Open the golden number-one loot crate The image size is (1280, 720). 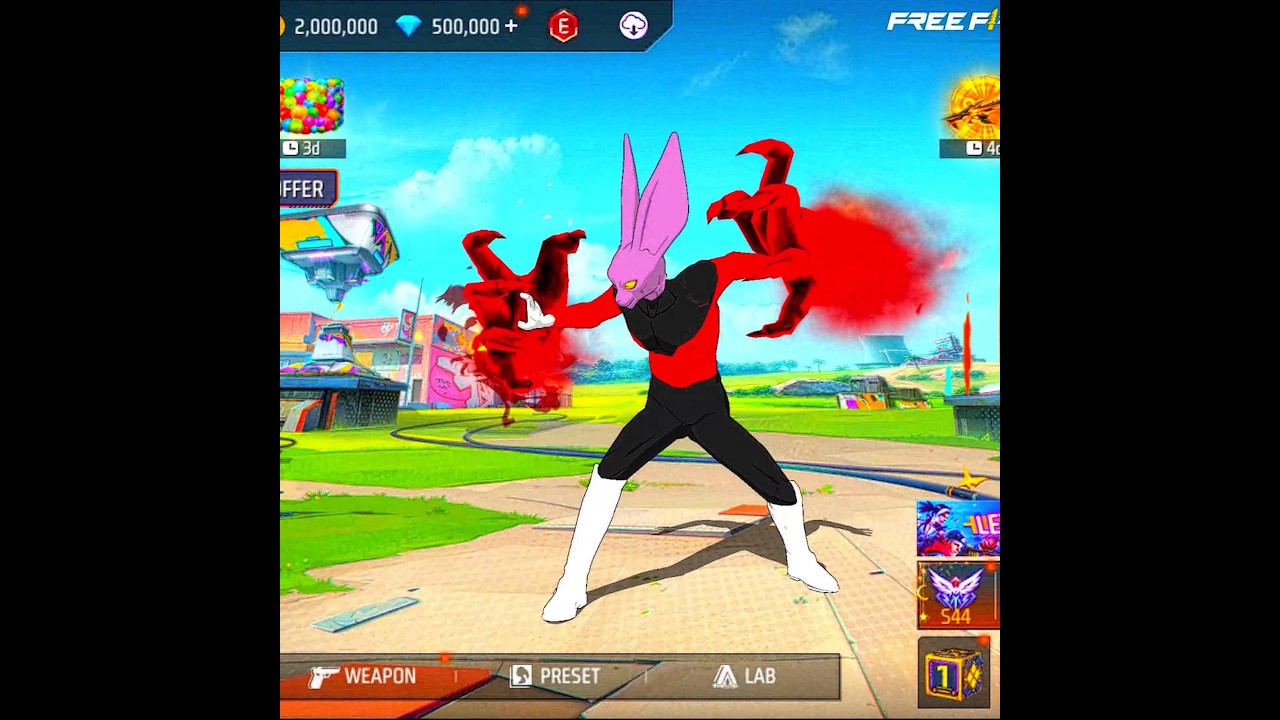click(x=953, y=674)
